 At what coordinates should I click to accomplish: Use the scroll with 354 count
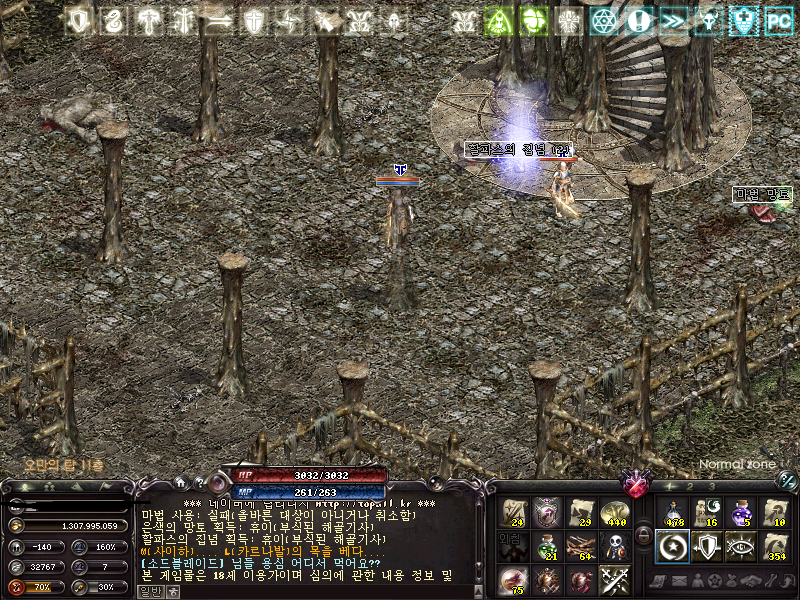pos(775,546)
